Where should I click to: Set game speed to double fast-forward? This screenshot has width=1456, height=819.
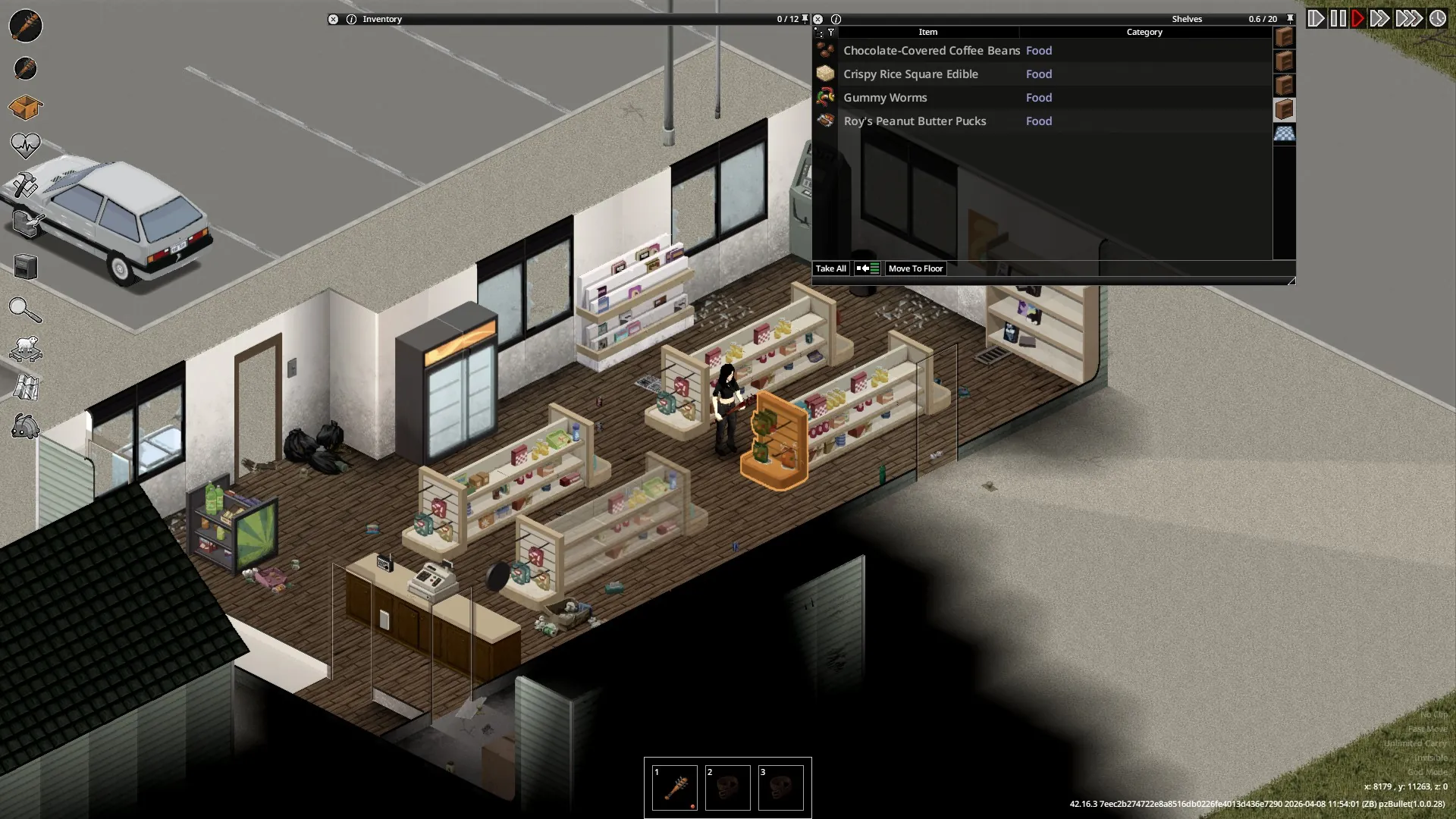point(1379,19)
